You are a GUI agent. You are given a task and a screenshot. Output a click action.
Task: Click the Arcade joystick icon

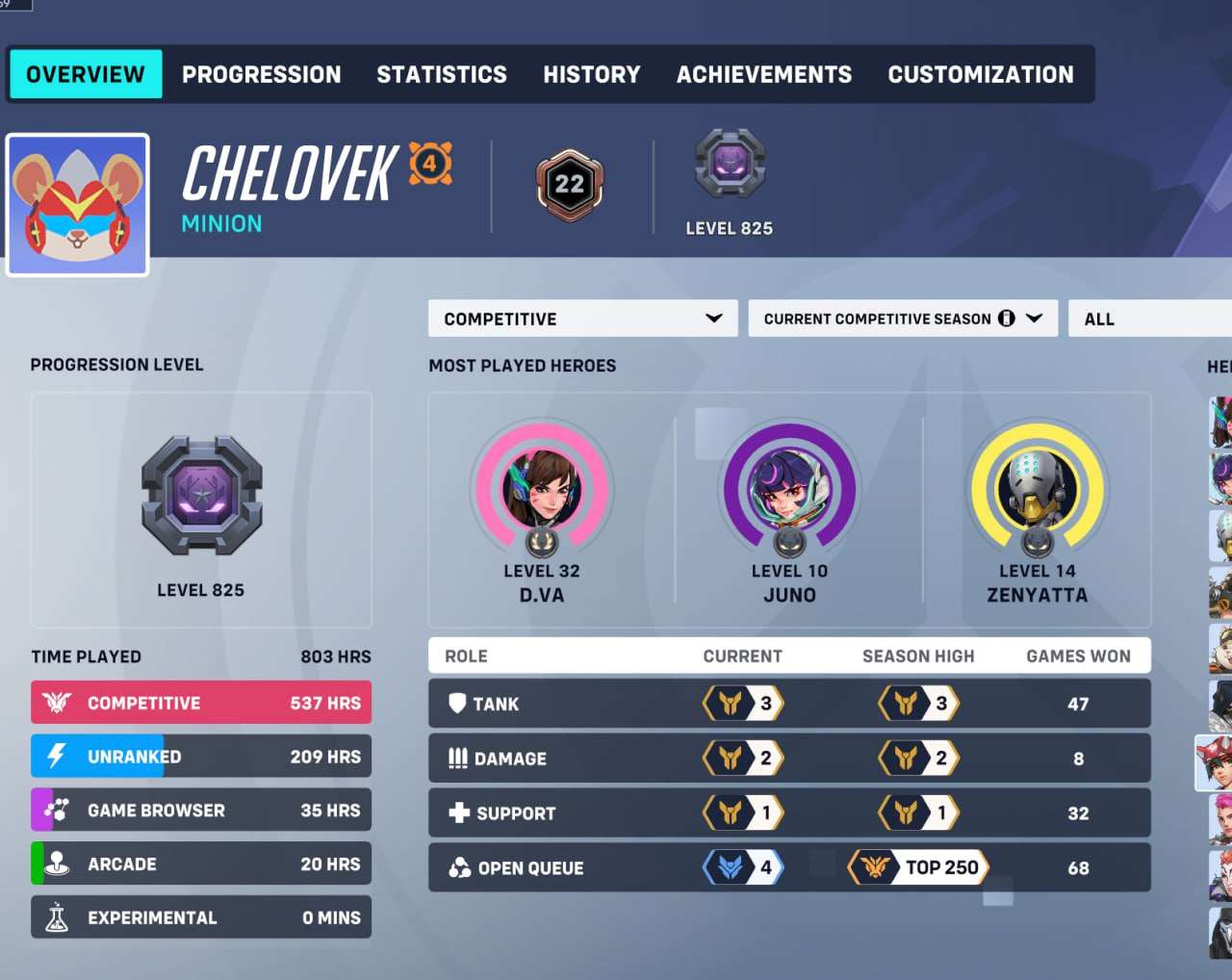(58, 864)
